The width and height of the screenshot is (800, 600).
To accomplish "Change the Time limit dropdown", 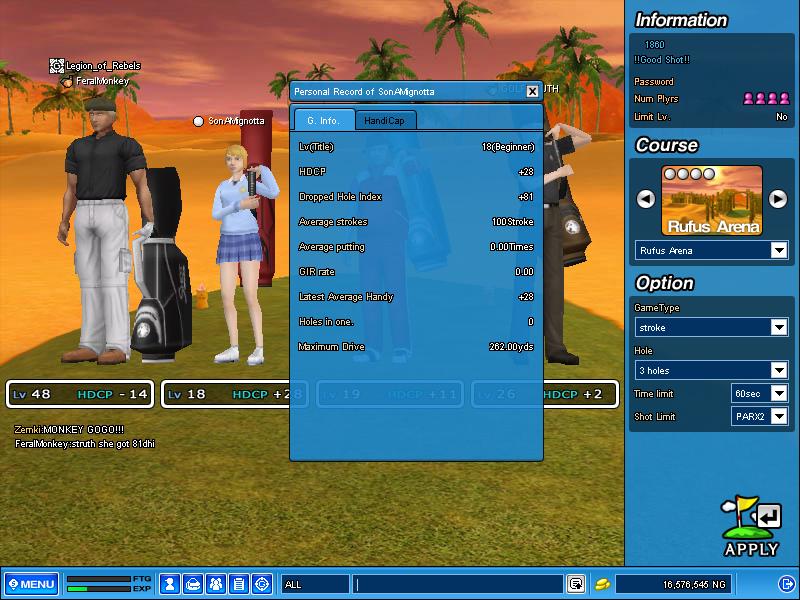I will pyautogui.click(x=779, y=394).
